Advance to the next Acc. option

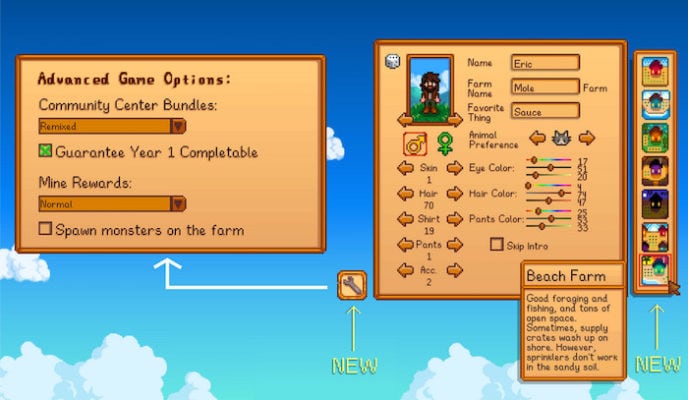[454, 270]
